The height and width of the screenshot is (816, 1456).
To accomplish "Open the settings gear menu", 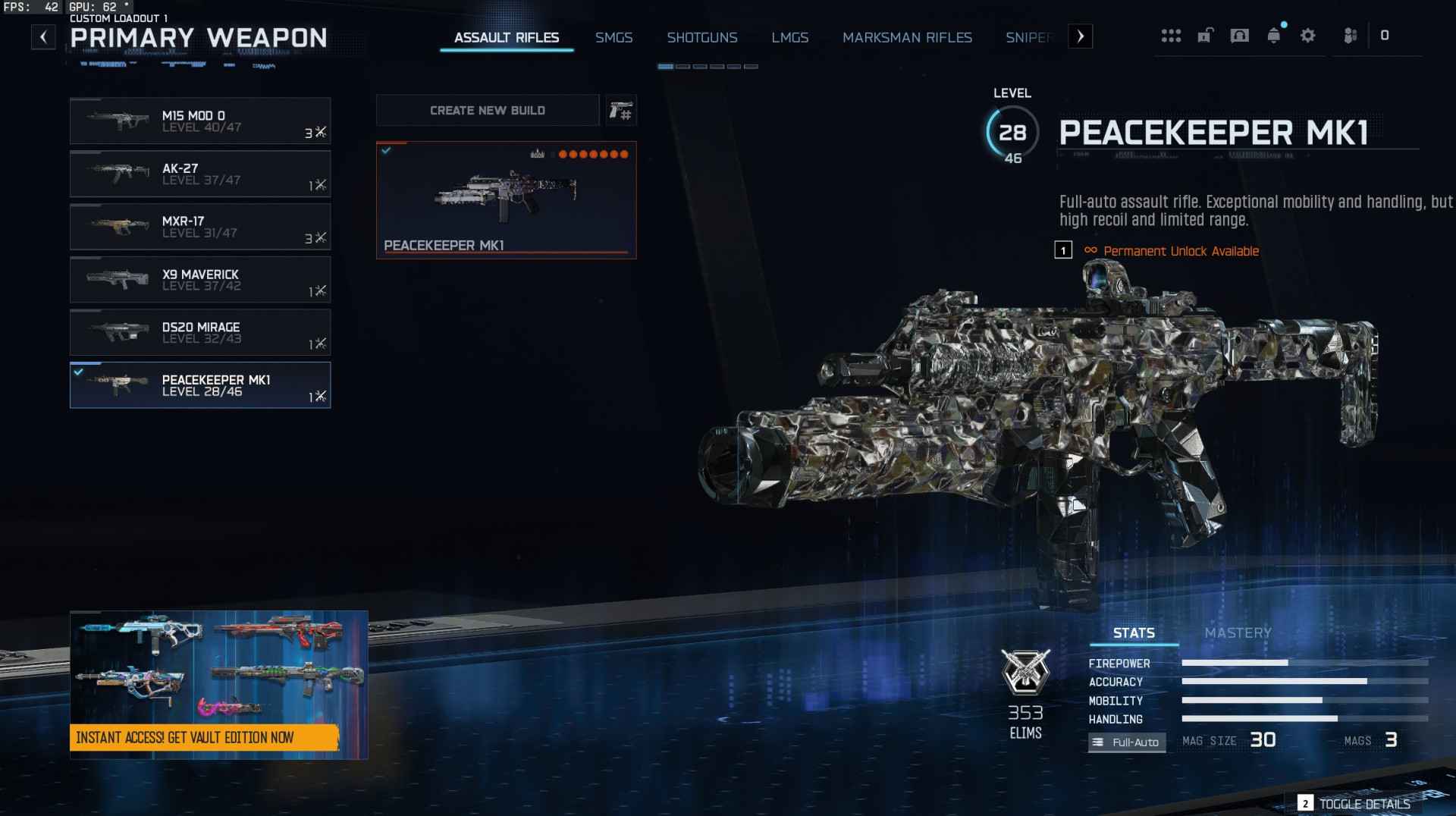I will point(1307,36).
